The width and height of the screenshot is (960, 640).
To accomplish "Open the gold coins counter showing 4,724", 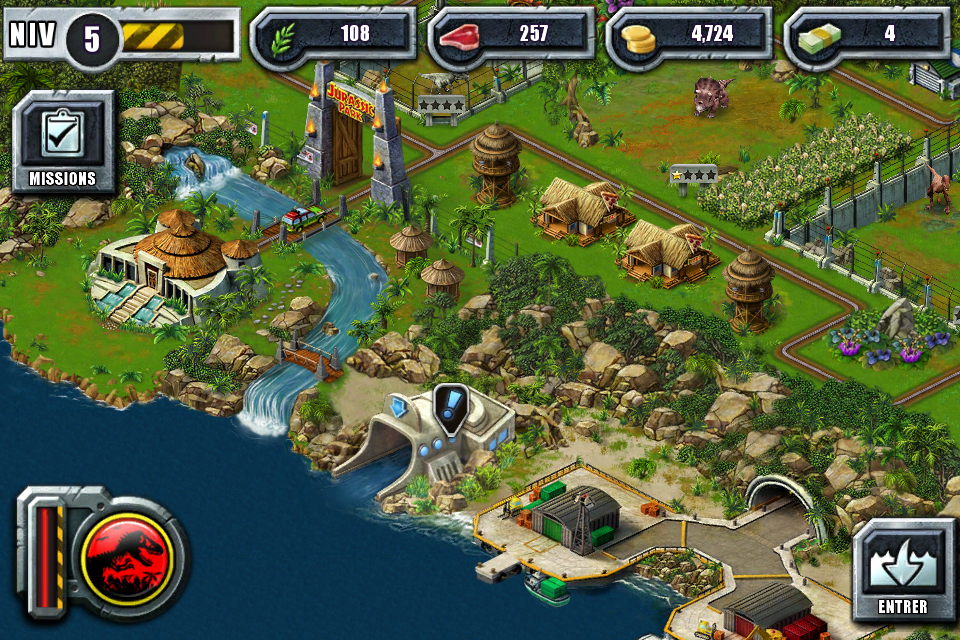I will 689,34.
